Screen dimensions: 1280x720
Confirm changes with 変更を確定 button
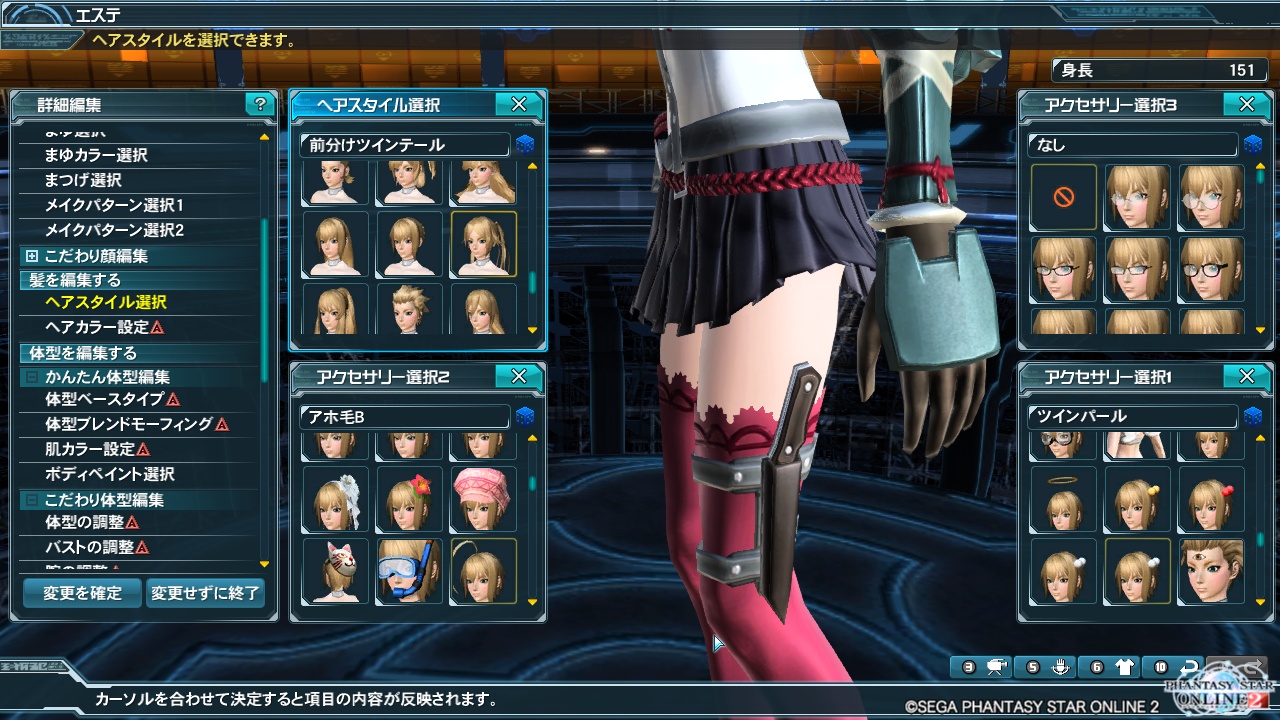point(82,593)
